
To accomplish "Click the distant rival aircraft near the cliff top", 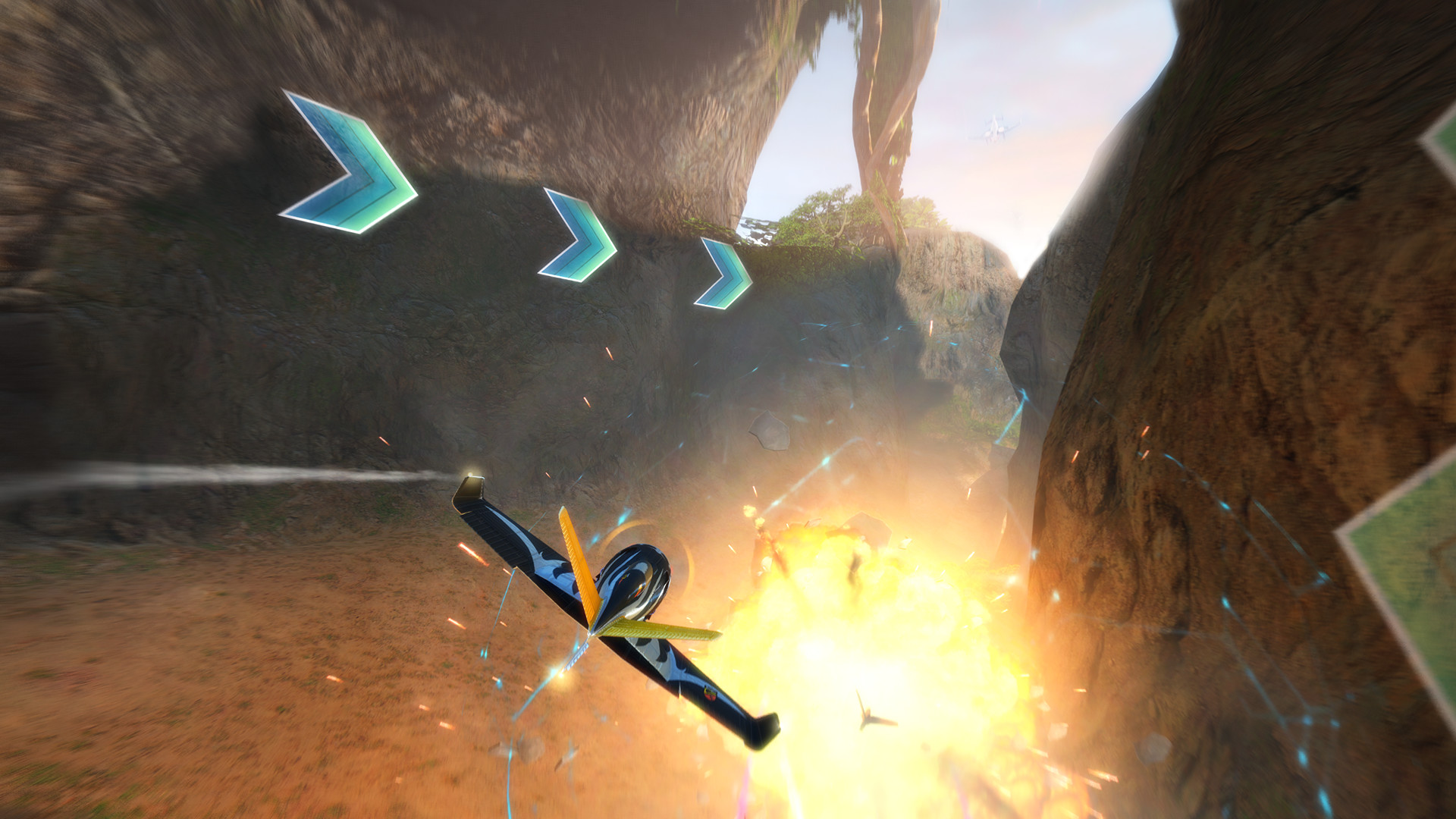I will [993, 129].
